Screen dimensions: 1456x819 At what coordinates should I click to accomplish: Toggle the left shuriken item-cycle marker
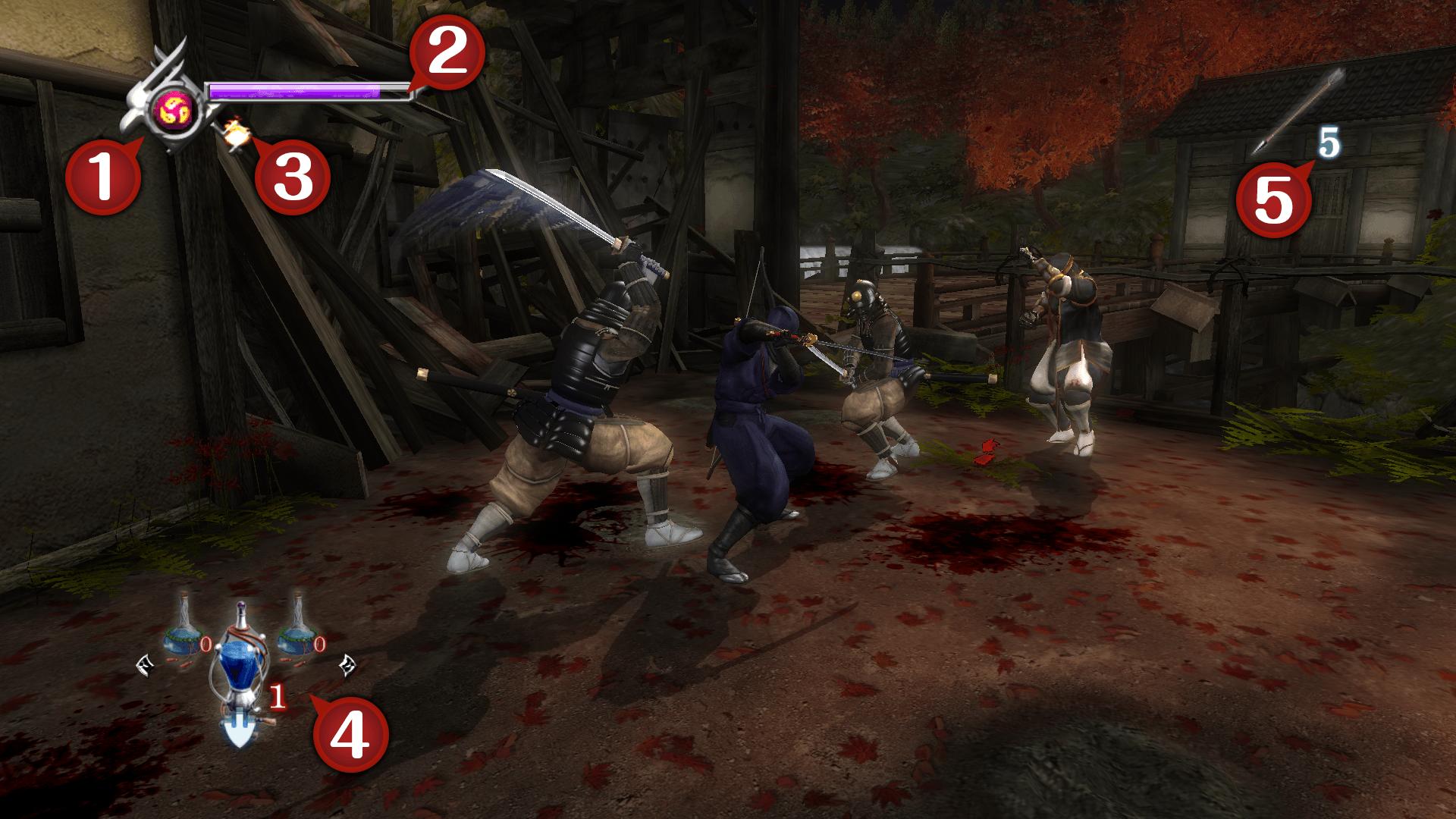click(x=145, y=665)
